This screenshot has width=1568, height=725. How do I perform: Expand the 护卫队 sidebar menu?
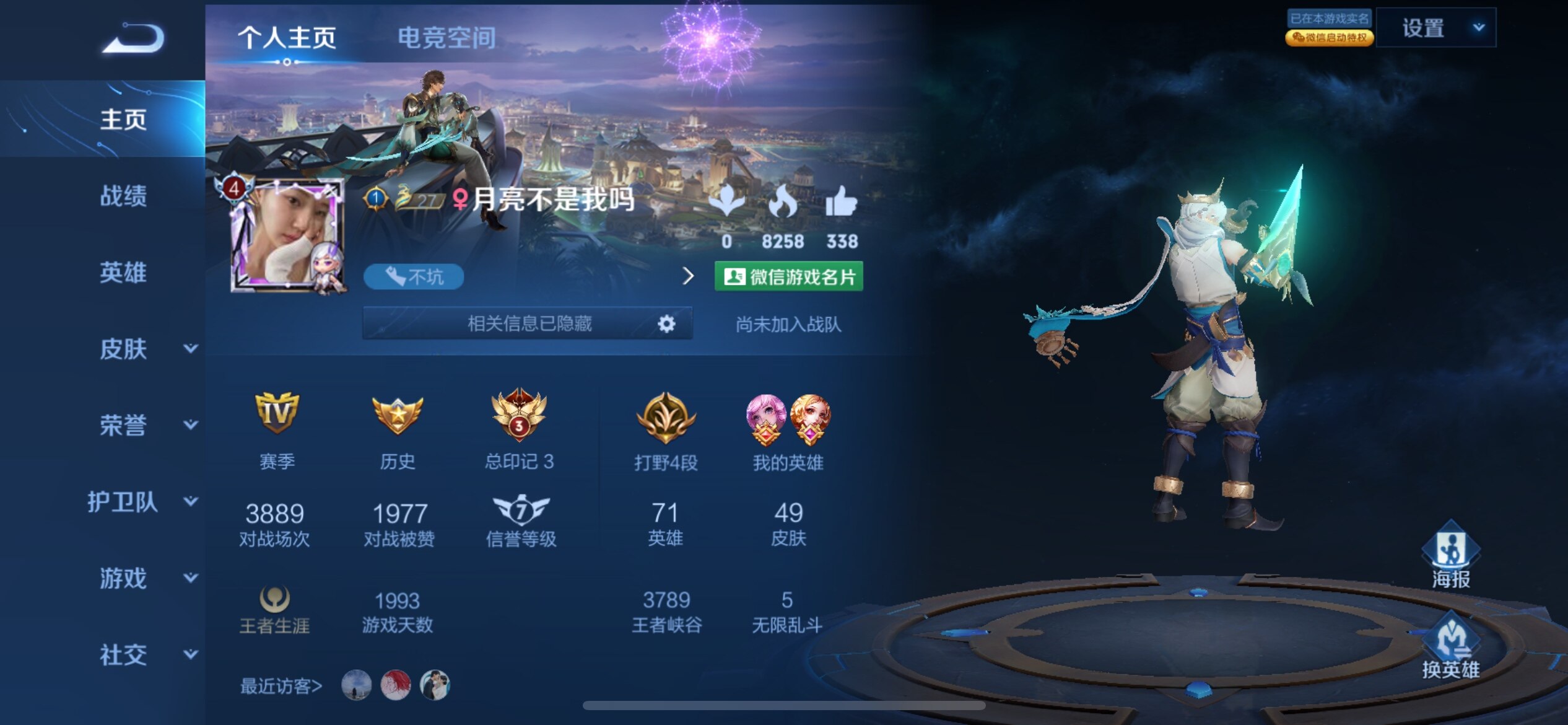click(x=142, y=501)
